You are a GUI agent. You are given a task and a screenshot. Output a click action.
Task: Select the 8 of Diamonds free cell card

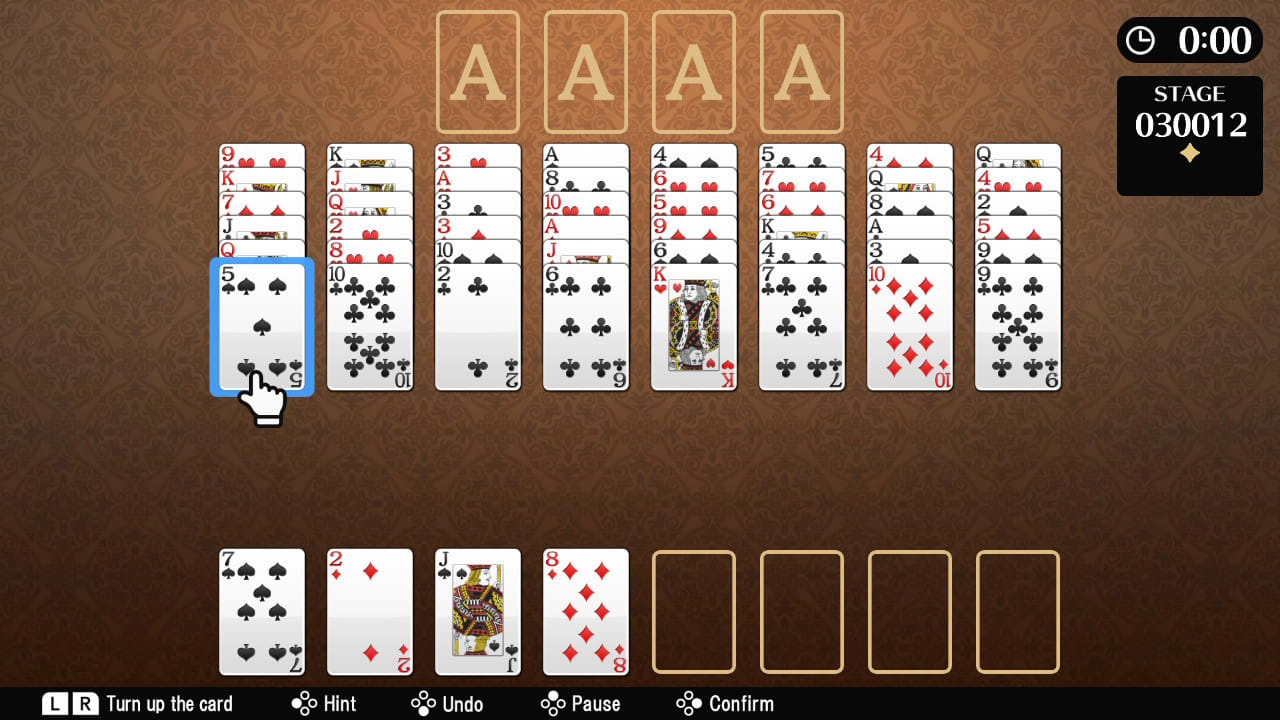click(x=585, y=610)
